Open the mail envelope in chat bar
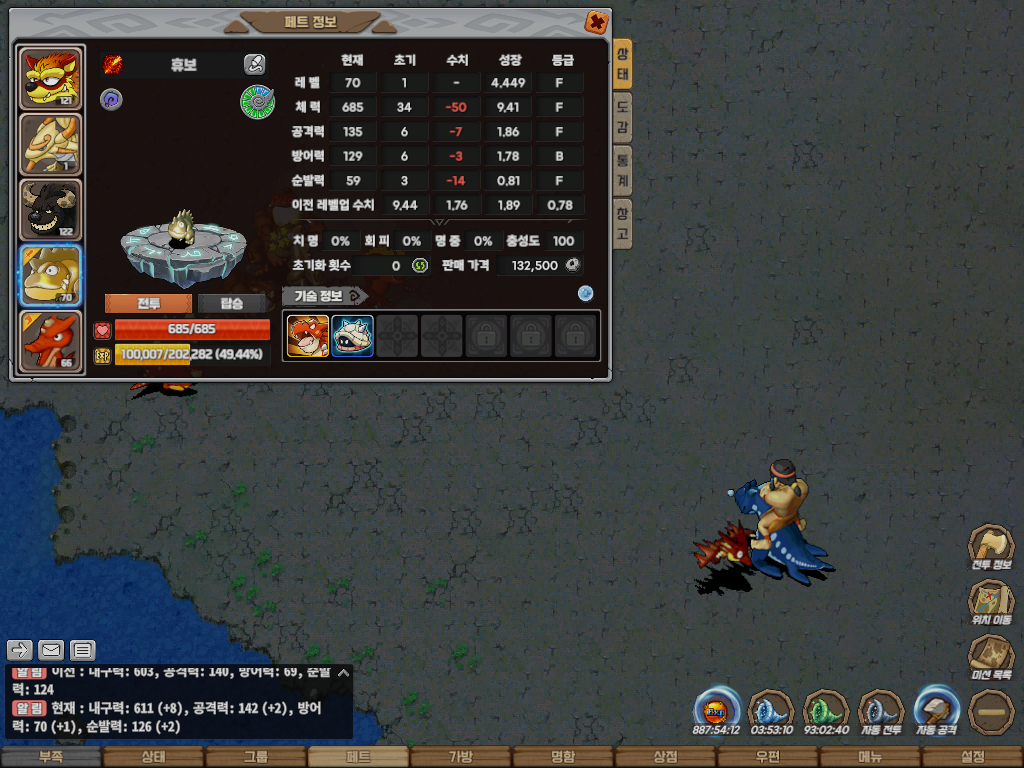The height and width of the screenshot is (768, 1024). 51,651
